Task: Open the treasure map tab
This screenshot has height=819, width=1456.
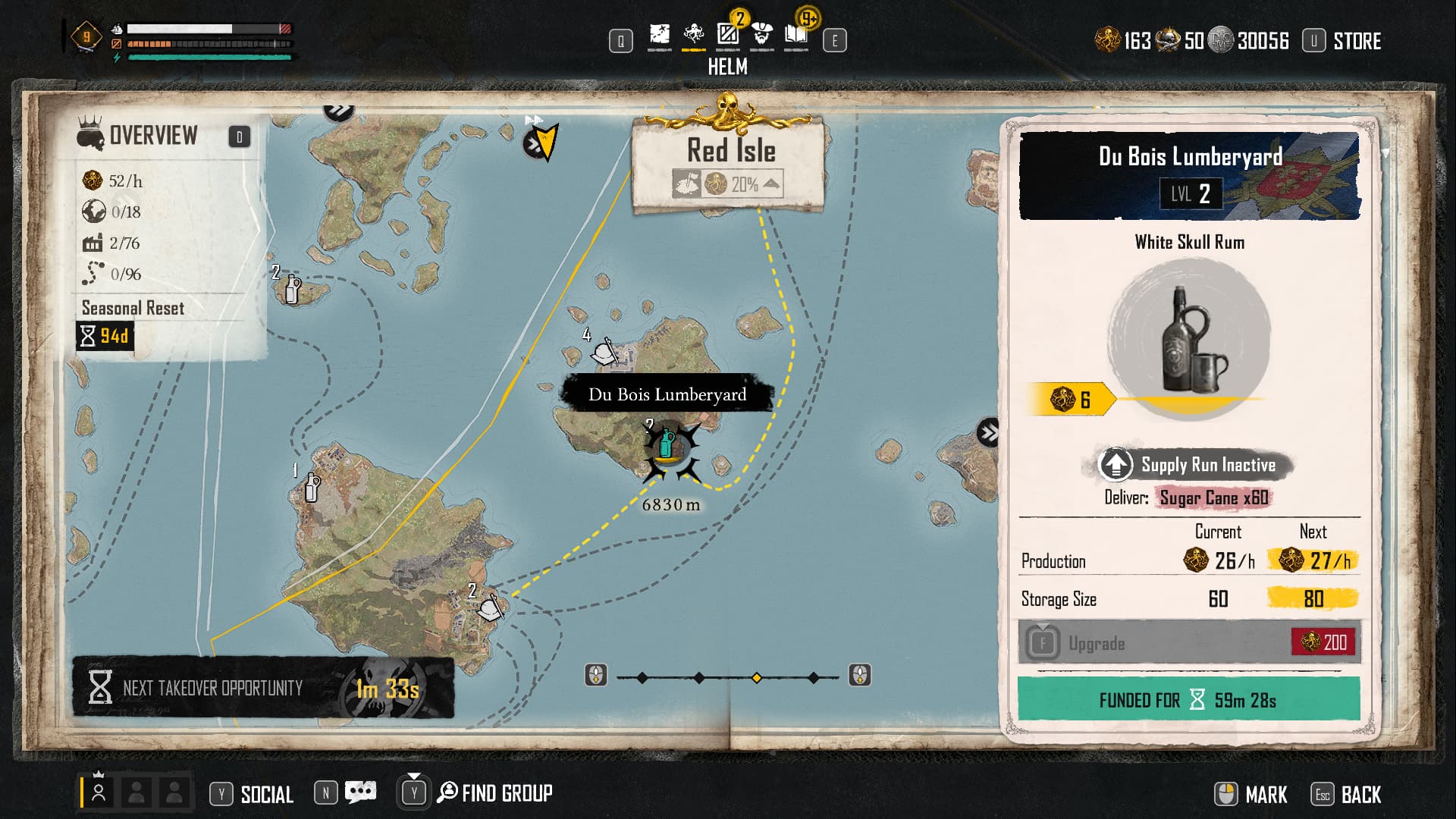Action: (x=660, y=35)
